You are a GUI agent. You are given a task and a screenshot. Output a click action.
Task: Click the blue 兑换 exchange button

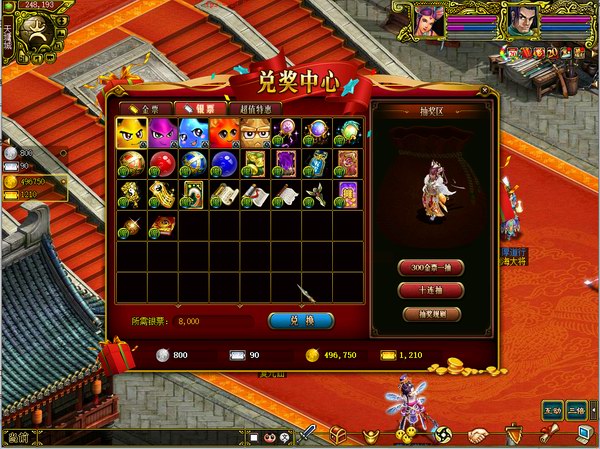(301, 321)
